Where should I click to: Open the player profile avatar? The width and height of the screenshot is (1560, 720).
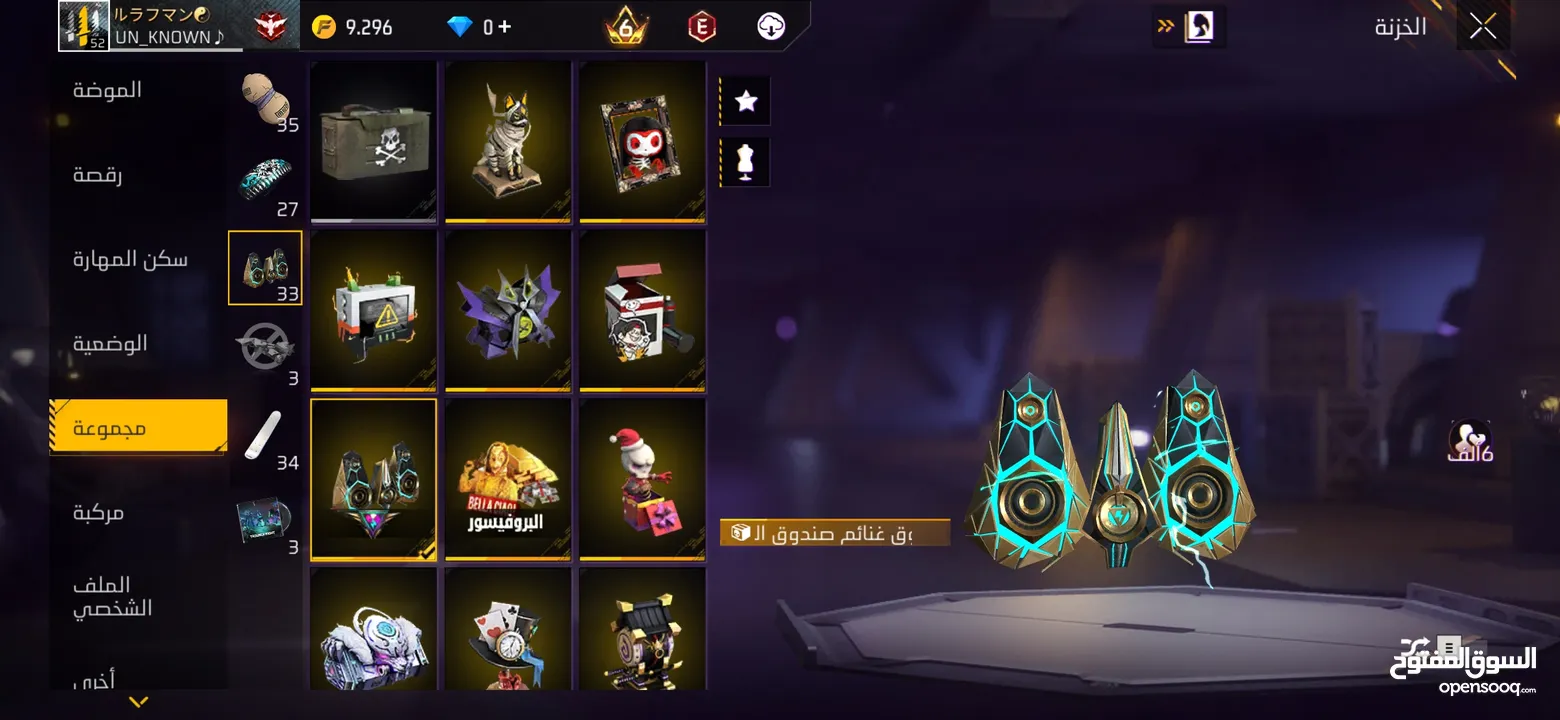83,26
